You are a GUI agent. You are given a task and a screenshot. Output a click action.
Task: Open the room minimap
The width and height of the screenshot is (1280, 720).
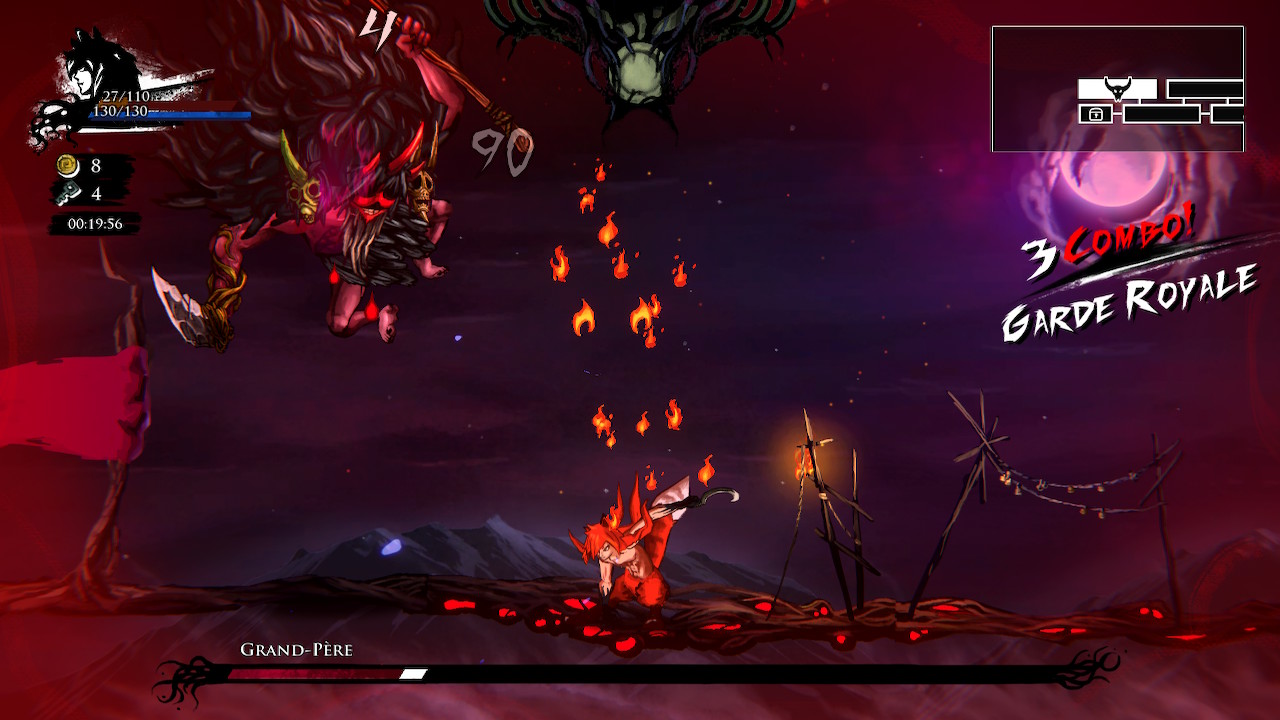(1117, 89)
